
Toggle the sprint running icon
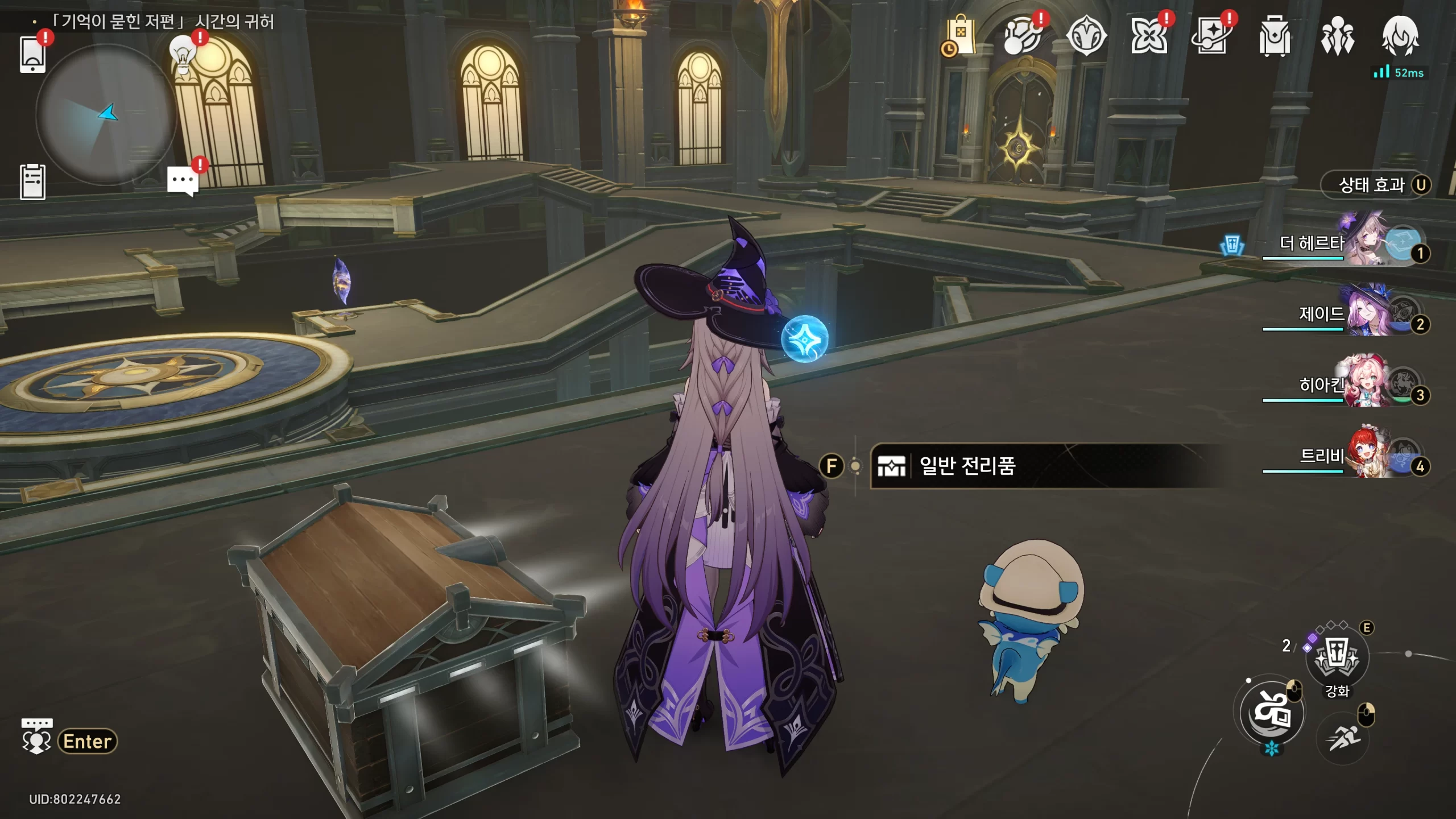(1343, 738)
